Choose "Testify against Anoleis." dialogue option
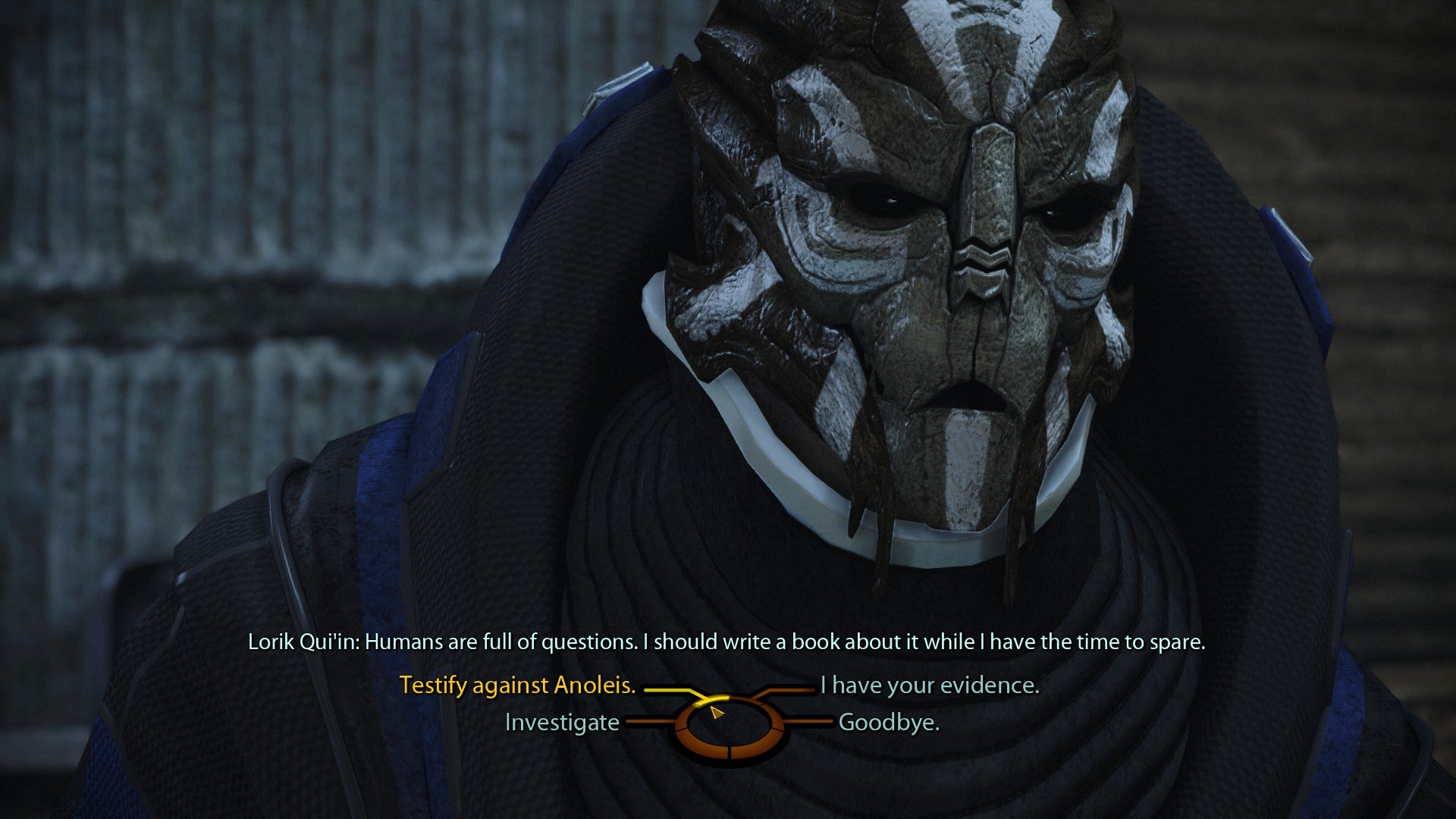Screen dimensions: 1456x819 (517, 686)
